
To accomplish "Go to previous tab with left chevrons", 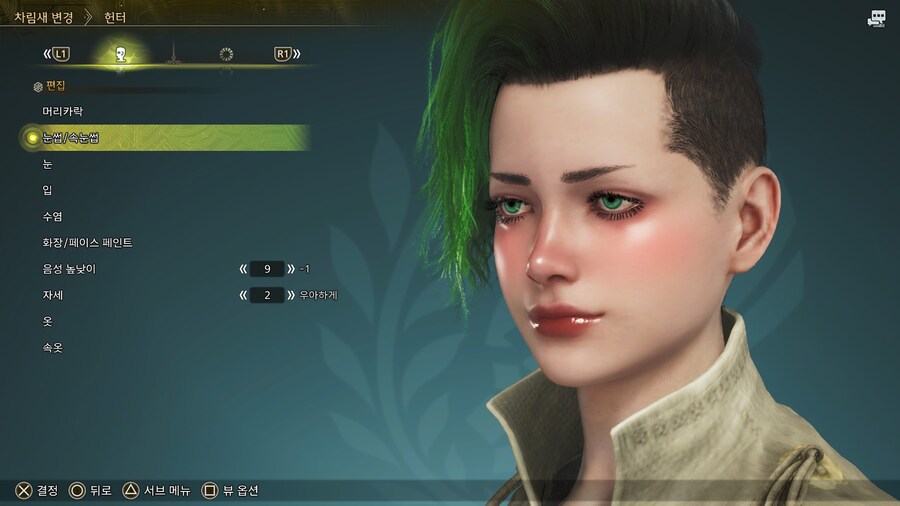I will coord(47,54).
